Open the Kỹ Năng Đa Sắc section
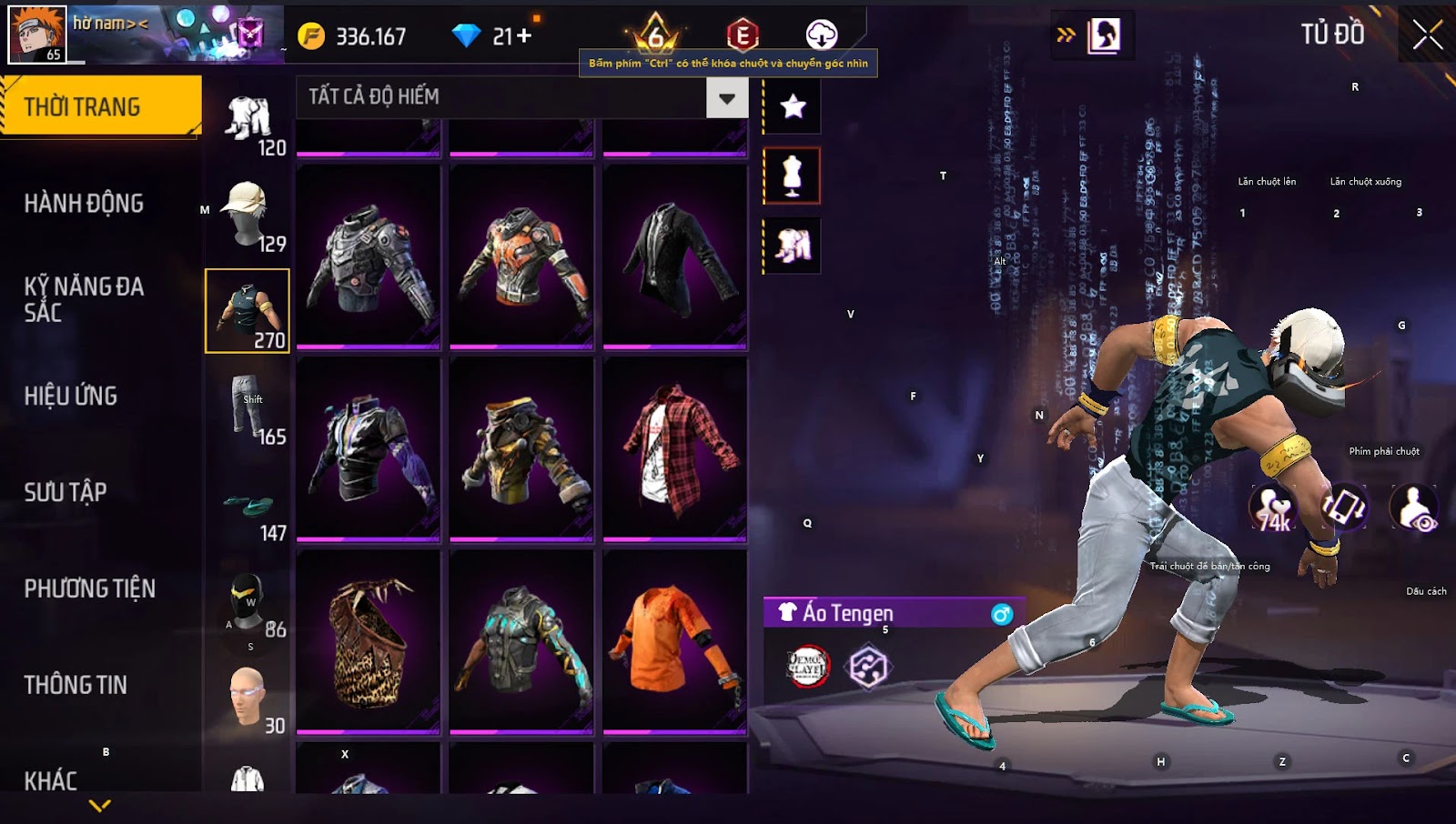The image size is (1456, 824). tap(84, 299)
